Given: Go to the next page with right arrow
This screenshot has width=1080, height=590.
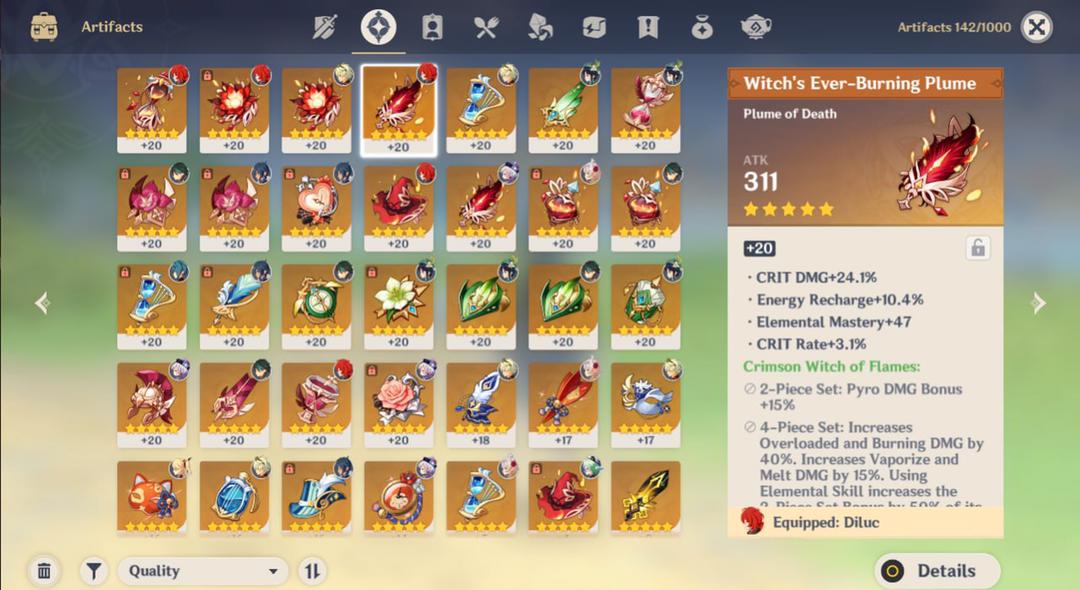Looking at the screenshot, I should pyautogui.click(x=1038, y=302).
